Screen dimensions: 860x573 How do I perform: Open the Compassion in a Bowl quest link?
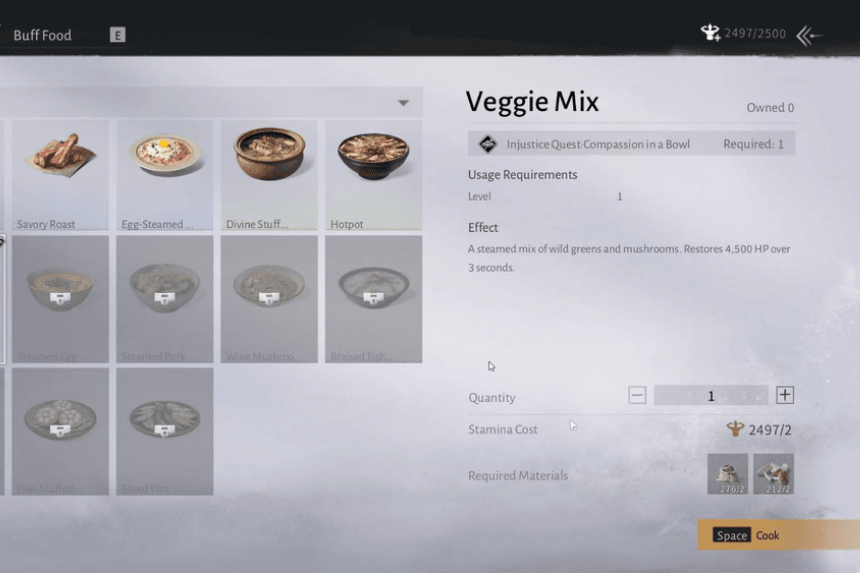598,144
